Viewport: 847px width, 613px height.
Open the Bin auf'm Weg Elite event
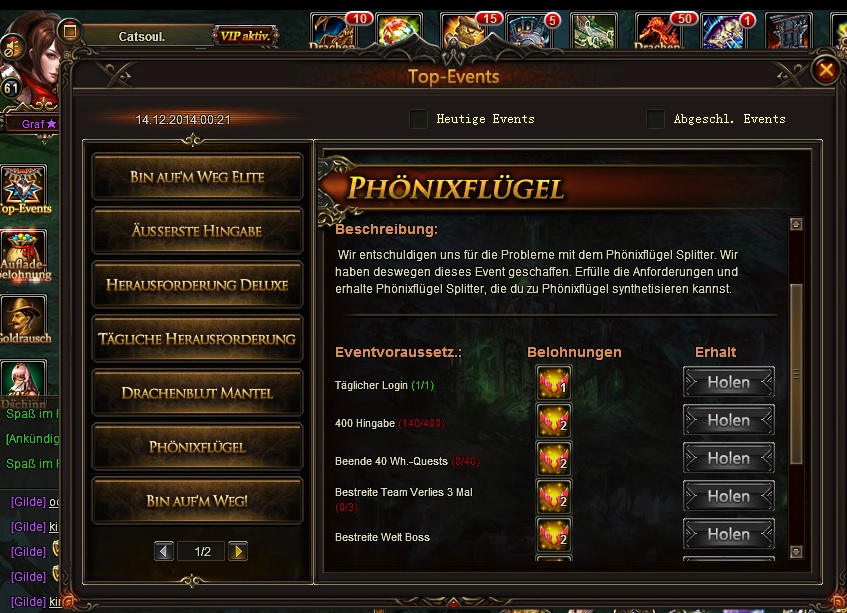[197, 177]
